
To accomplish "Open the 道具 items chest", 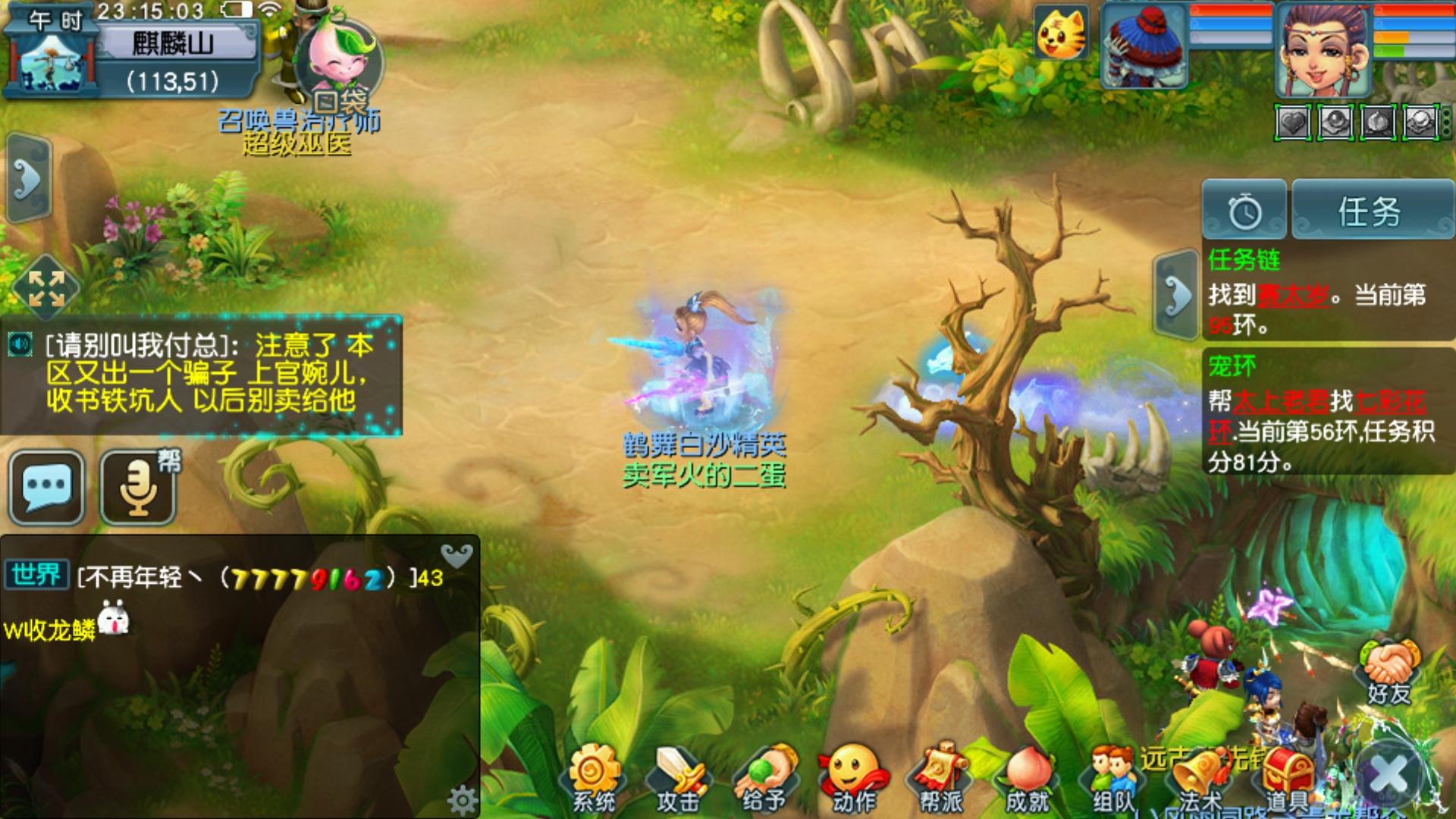I will 1288,777.
